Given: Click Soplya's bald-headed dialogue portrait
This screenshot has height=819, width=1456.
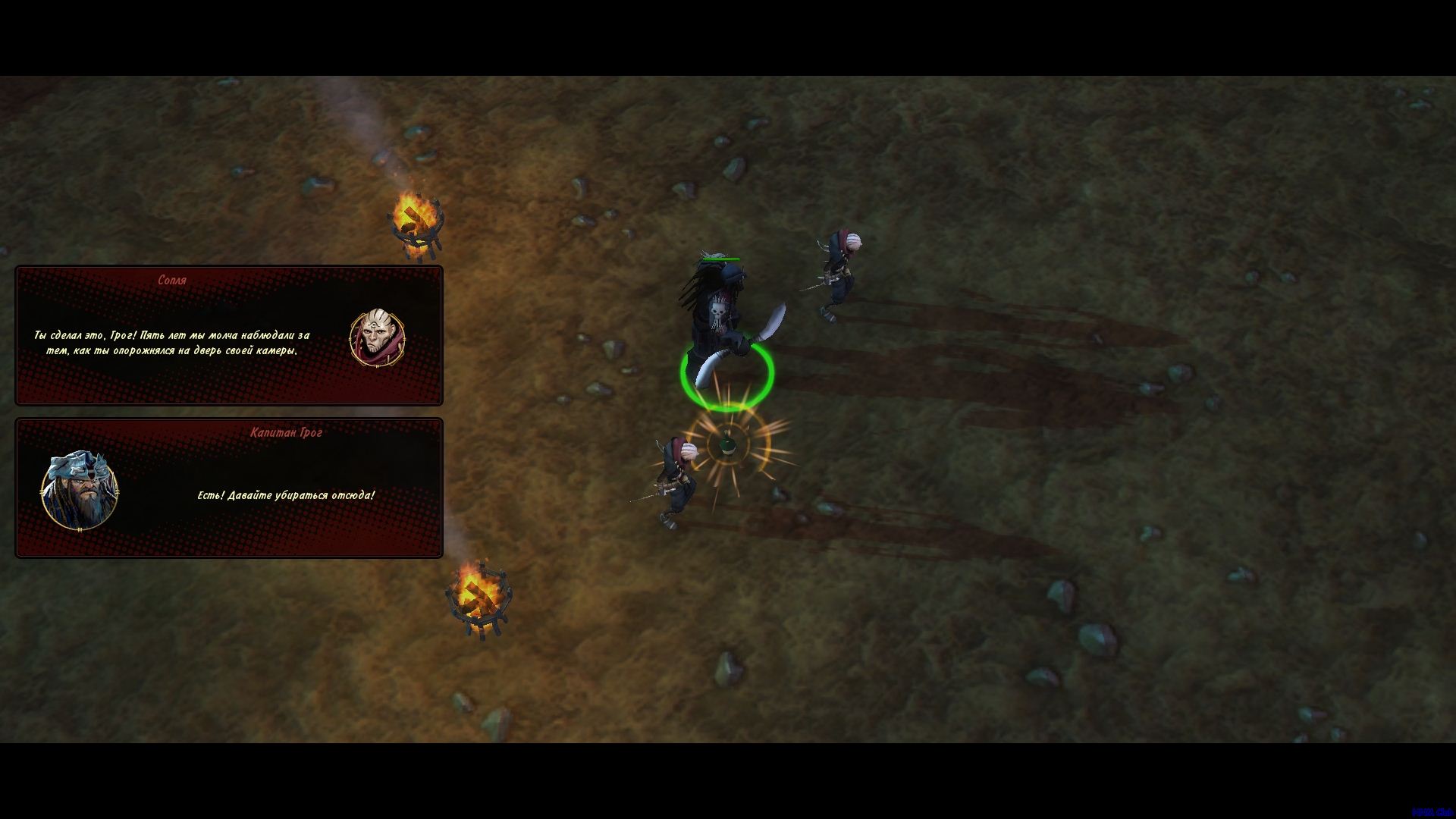Looking at the screenshot, I should point(377,337).
